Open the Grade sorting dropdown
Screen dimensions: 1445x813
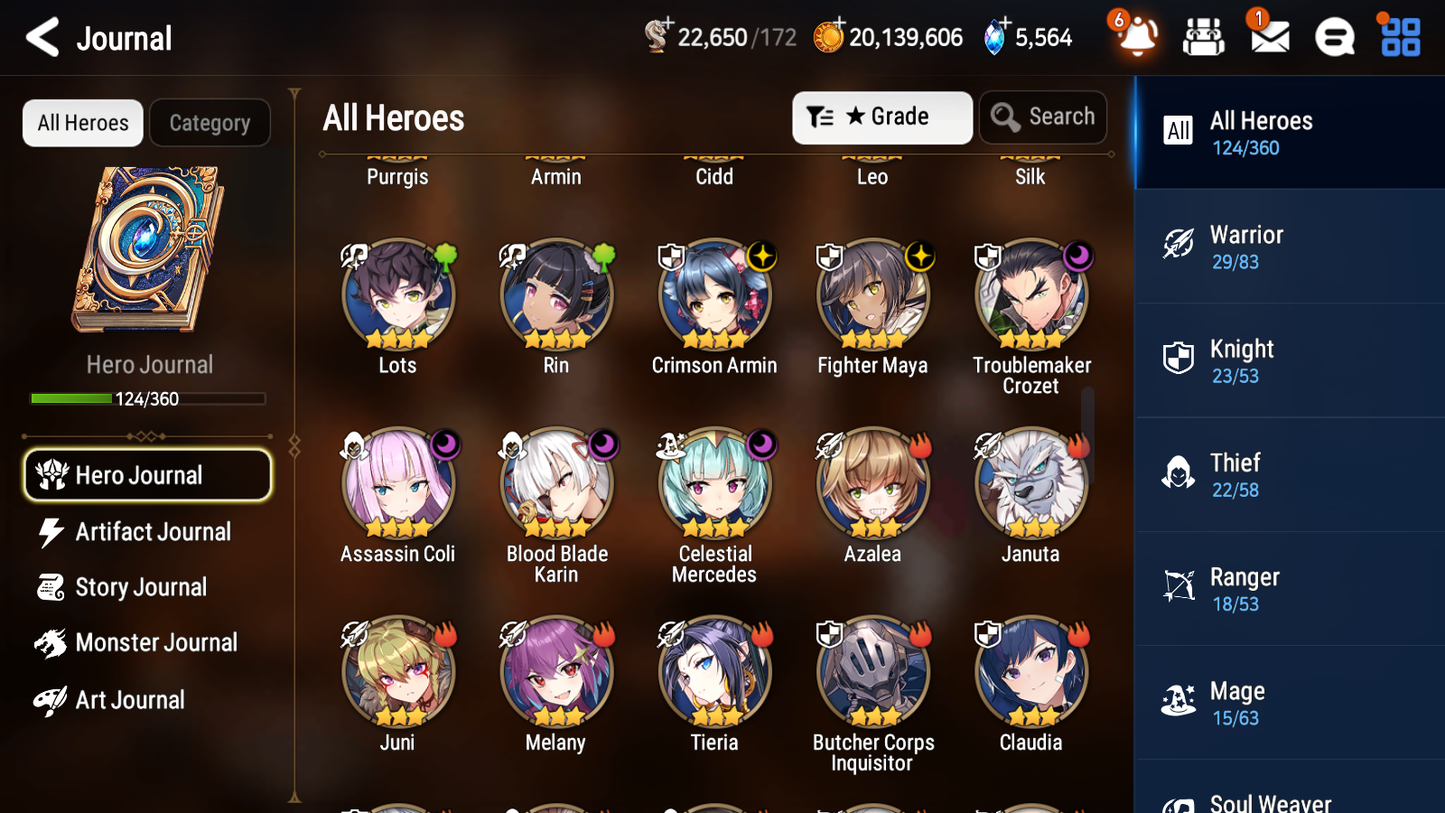coord(882,117)
